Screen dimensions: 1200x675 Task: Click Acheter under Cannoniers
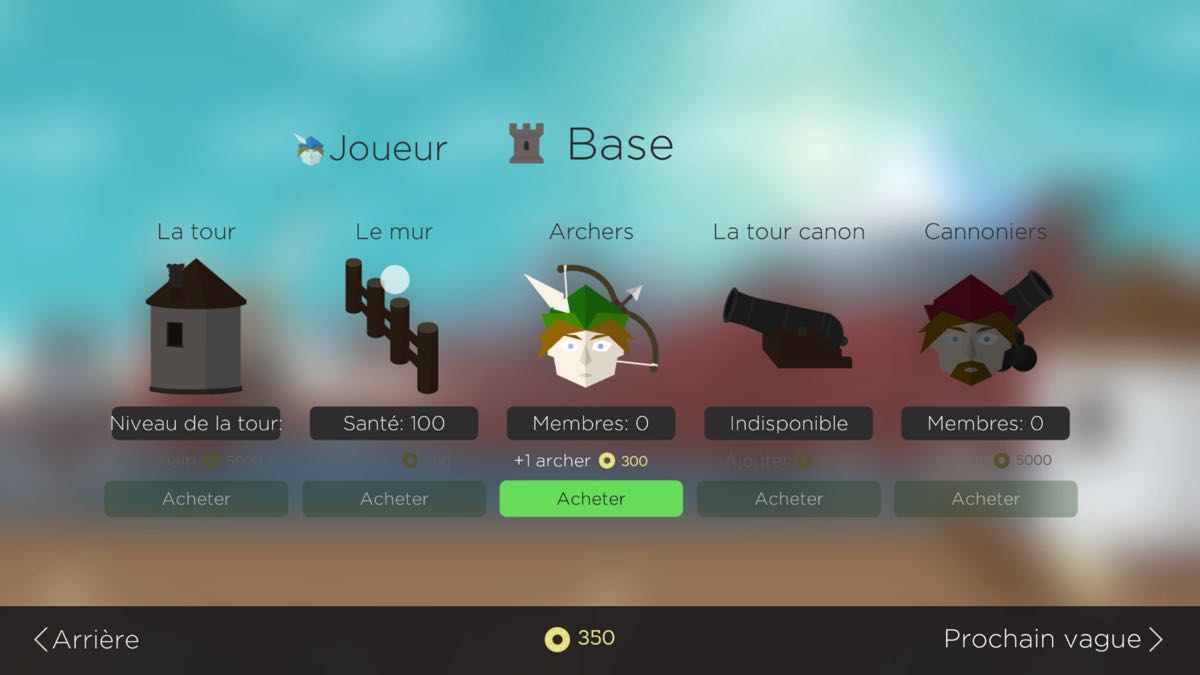[x=985, y=499]
